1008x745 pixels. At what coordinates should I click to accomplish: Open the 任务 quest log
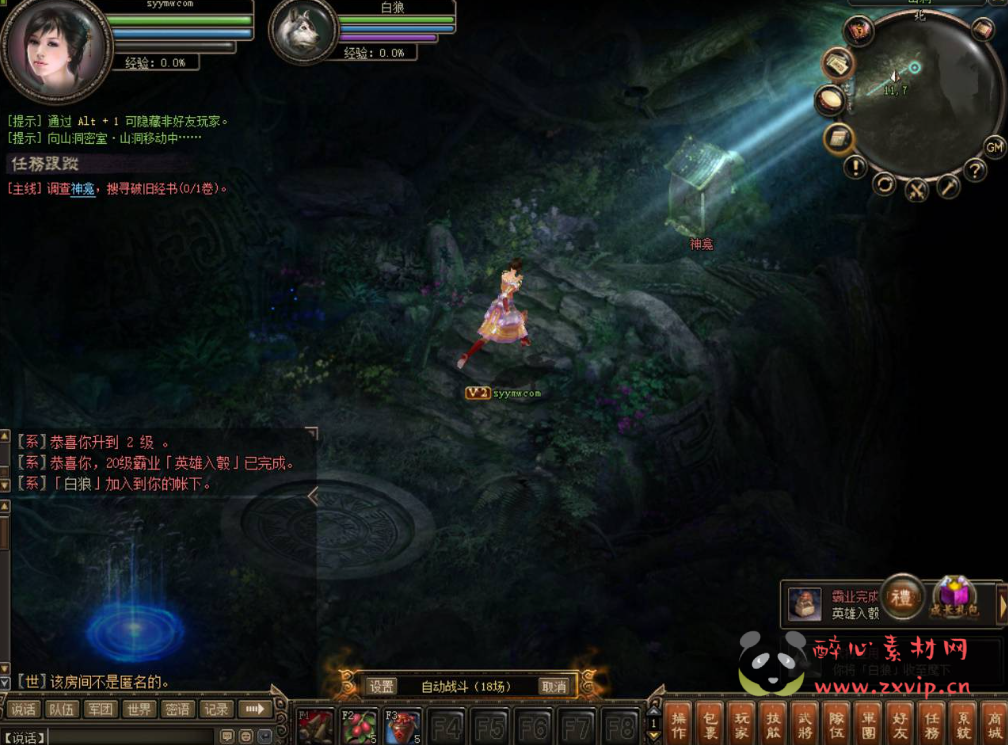click(x=931, y=725)
